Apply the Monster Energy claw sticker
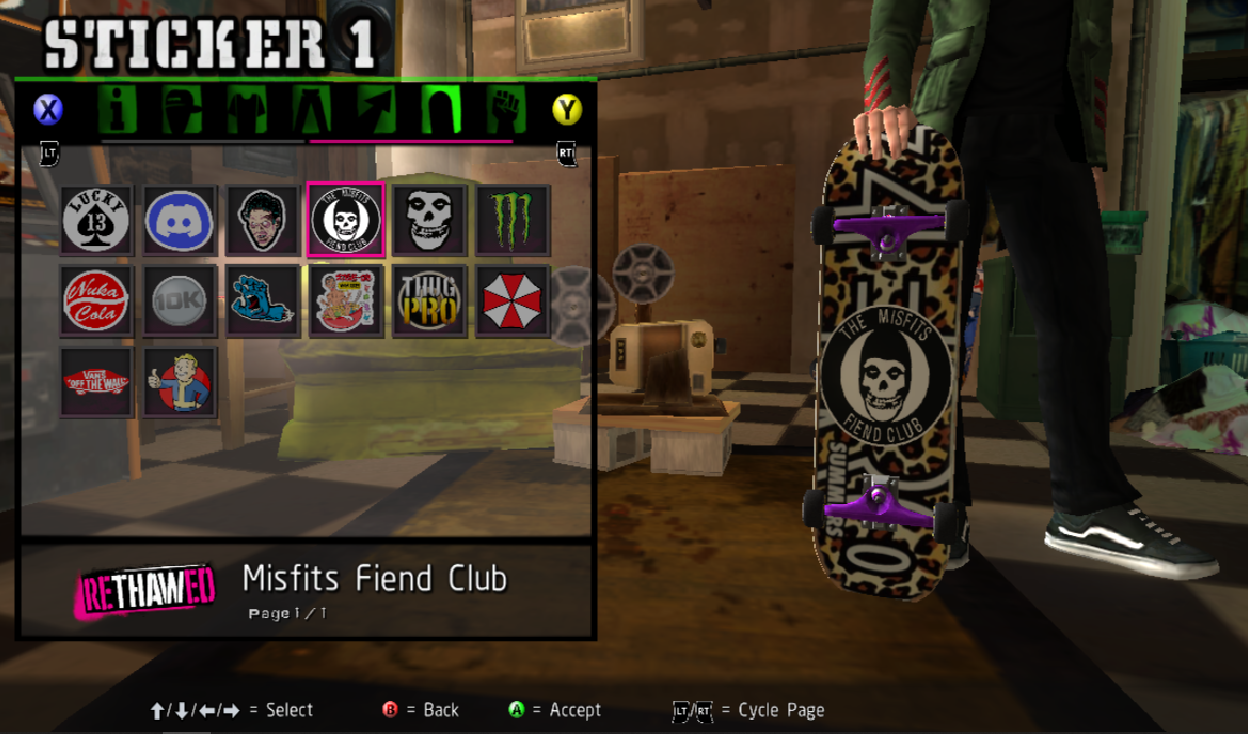 pos(512,220)
